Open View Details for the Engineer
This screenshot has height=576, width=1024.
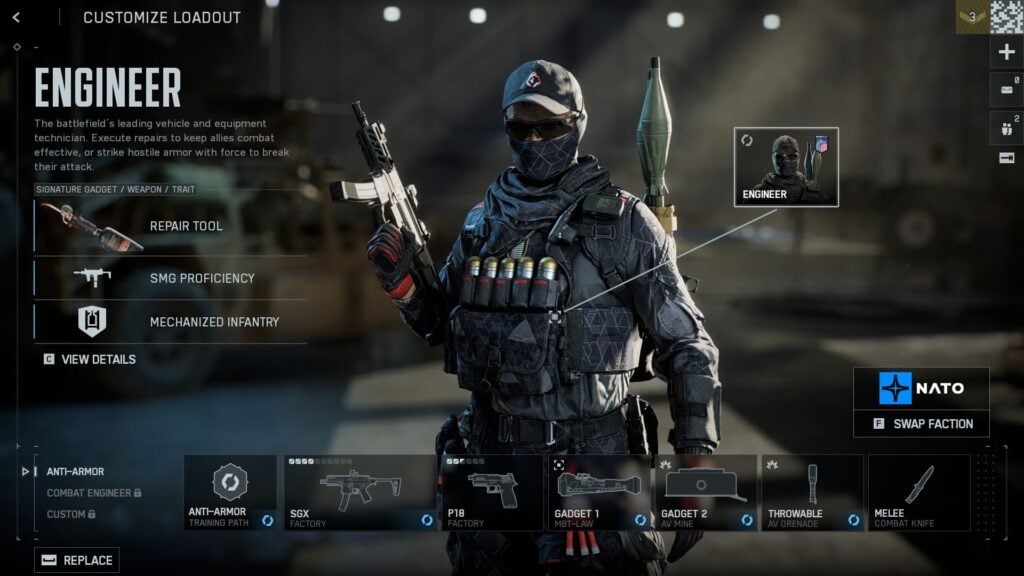90,359
